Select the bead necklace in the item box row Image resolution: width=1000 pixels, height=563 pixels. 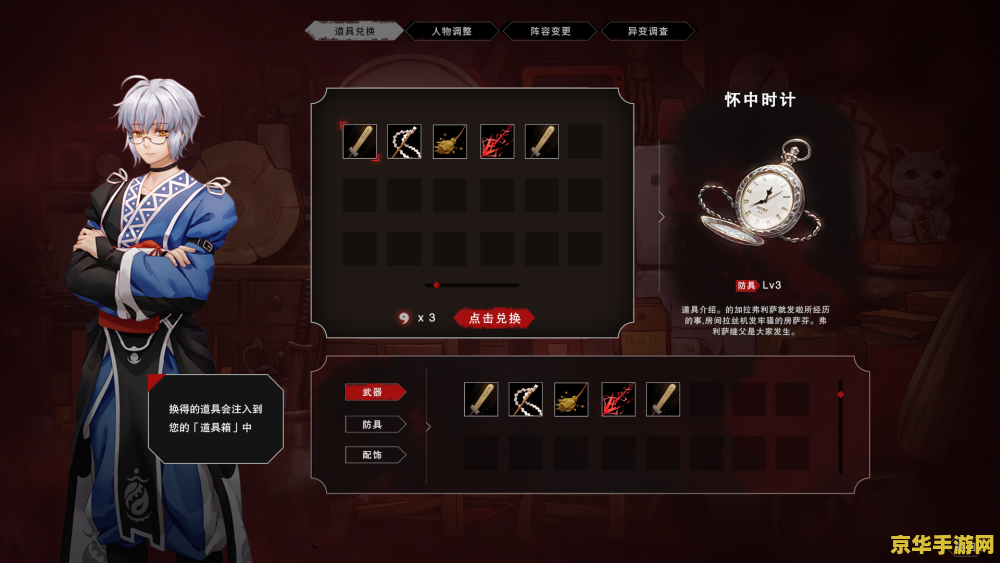(525, 399)
